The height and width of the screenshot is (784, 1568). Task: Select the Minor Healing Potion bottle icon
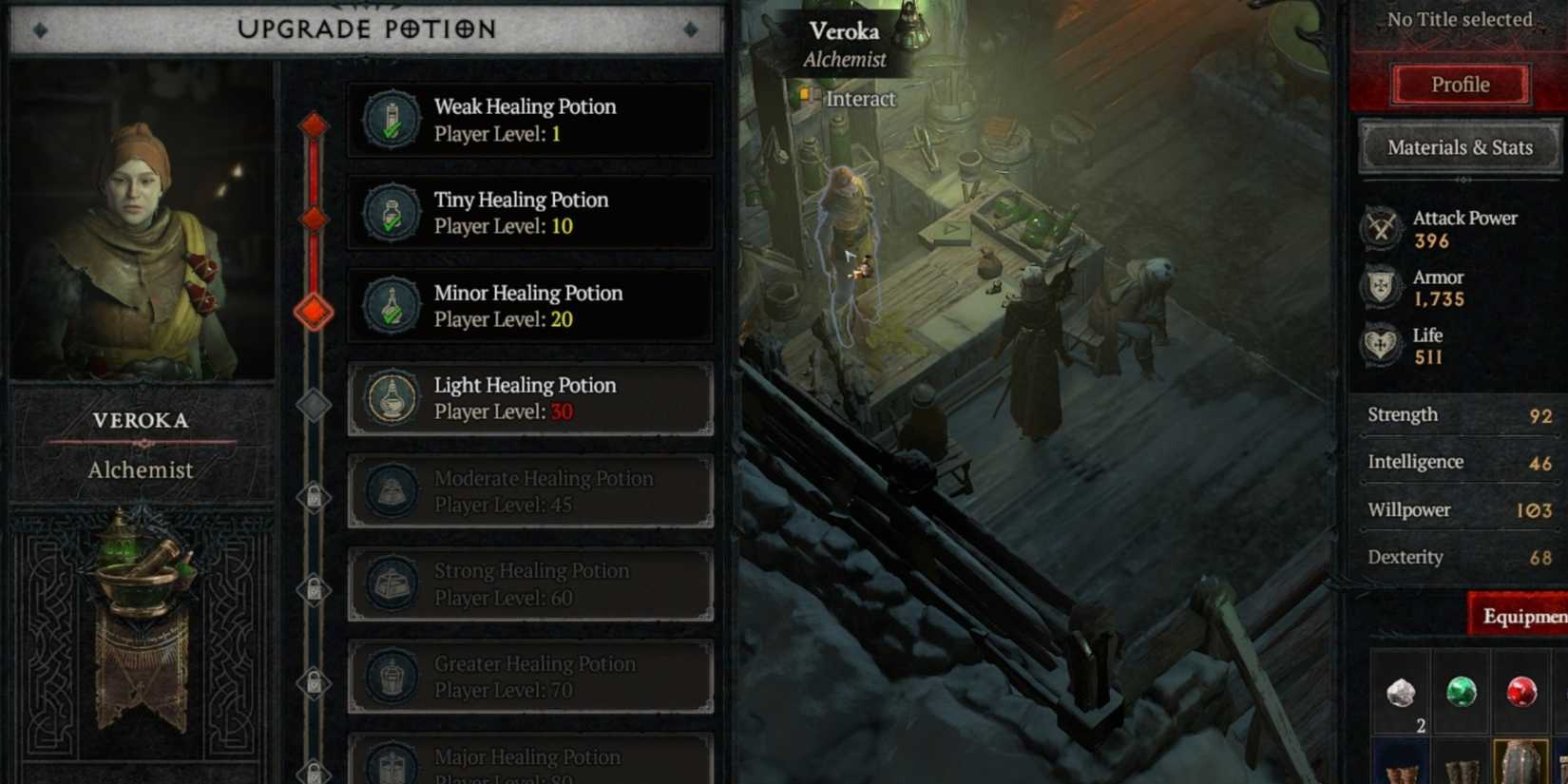click(x=390, y=305)
